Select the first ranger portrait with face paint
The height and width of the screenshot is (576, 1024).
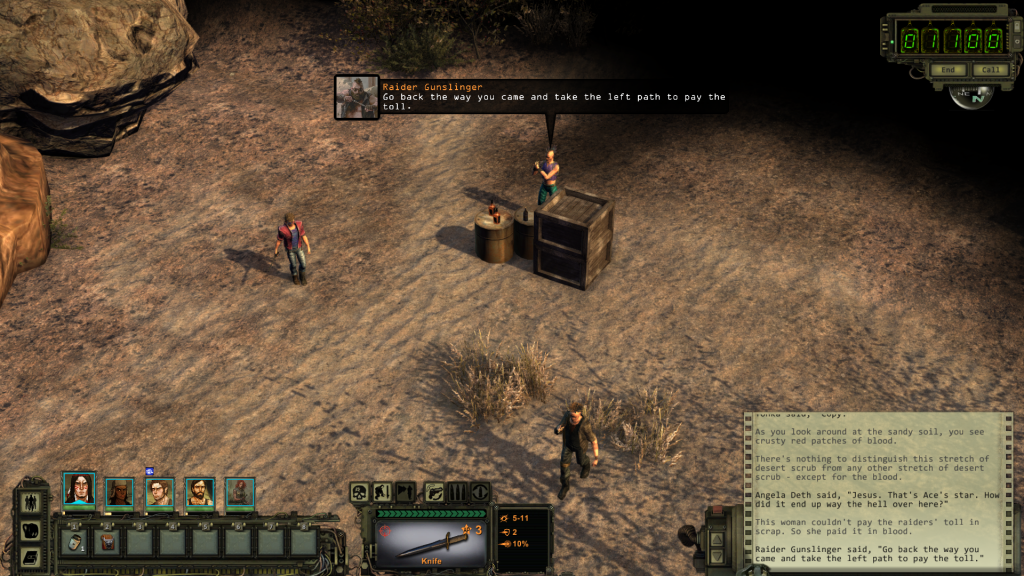[79, 489]
